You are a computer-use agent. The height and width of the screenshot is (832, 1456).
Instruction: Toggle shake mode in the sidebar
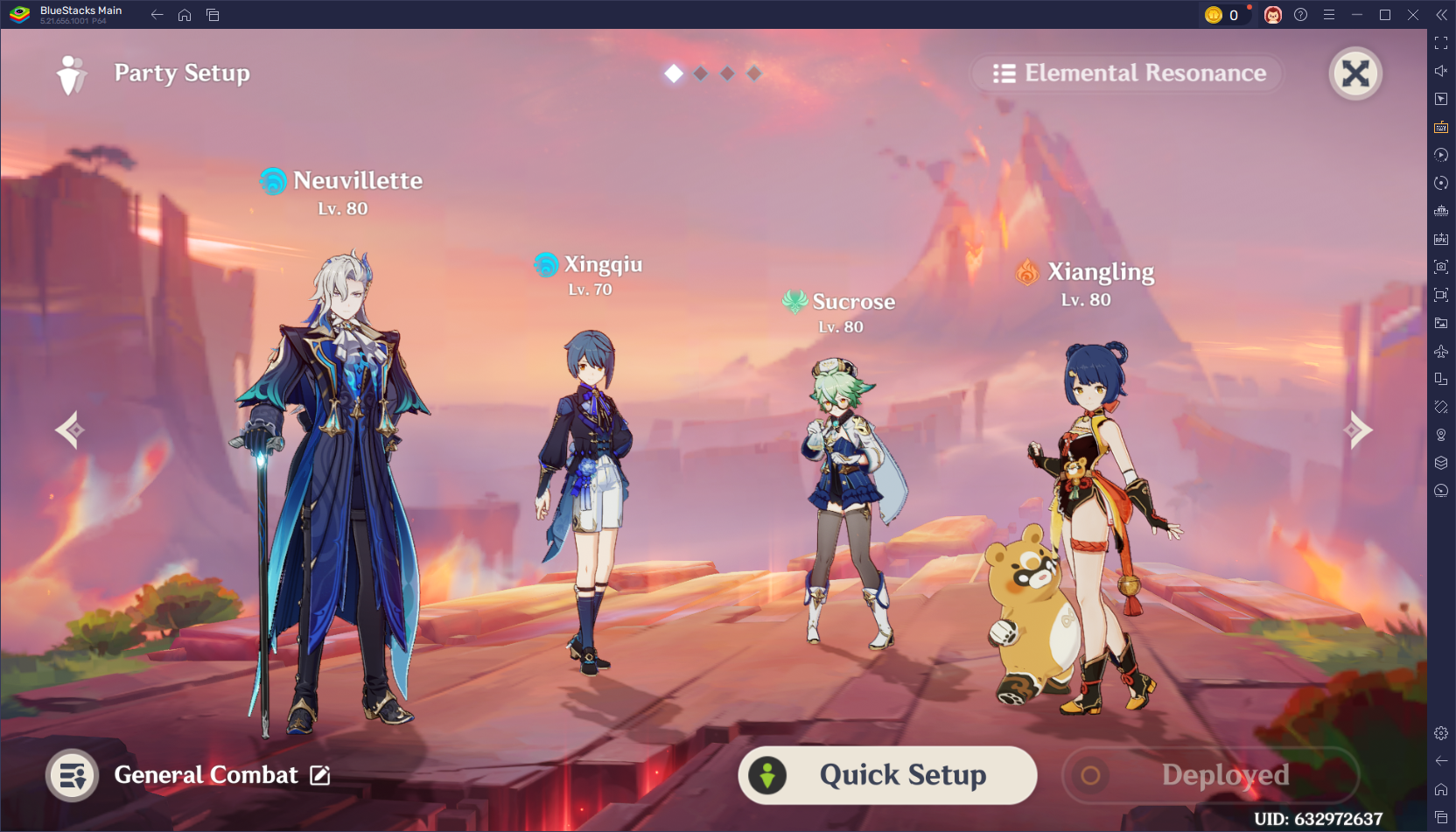tap(1440, 407)
